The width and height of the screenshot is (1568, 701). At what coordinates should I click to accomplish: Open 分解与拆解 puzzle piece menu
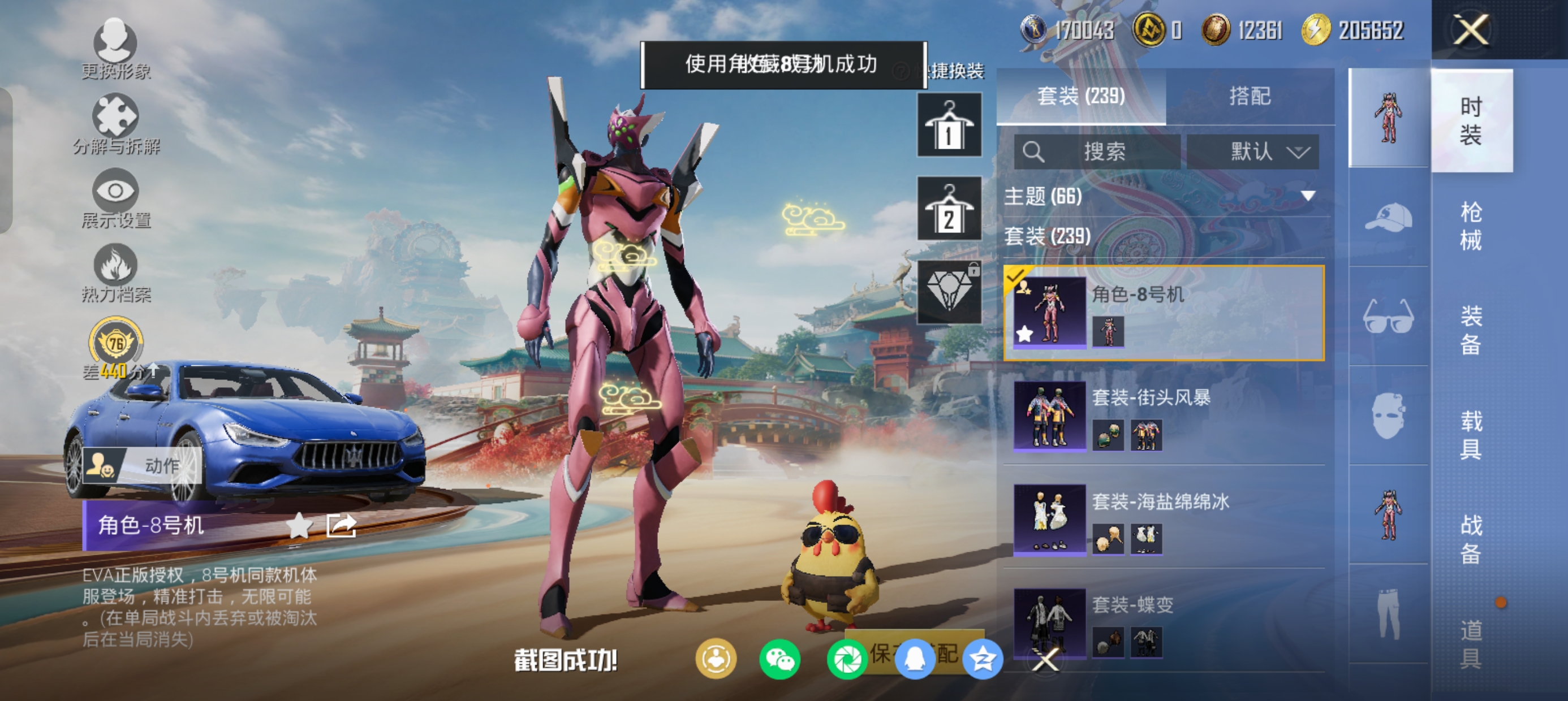[x=115, y=123]
